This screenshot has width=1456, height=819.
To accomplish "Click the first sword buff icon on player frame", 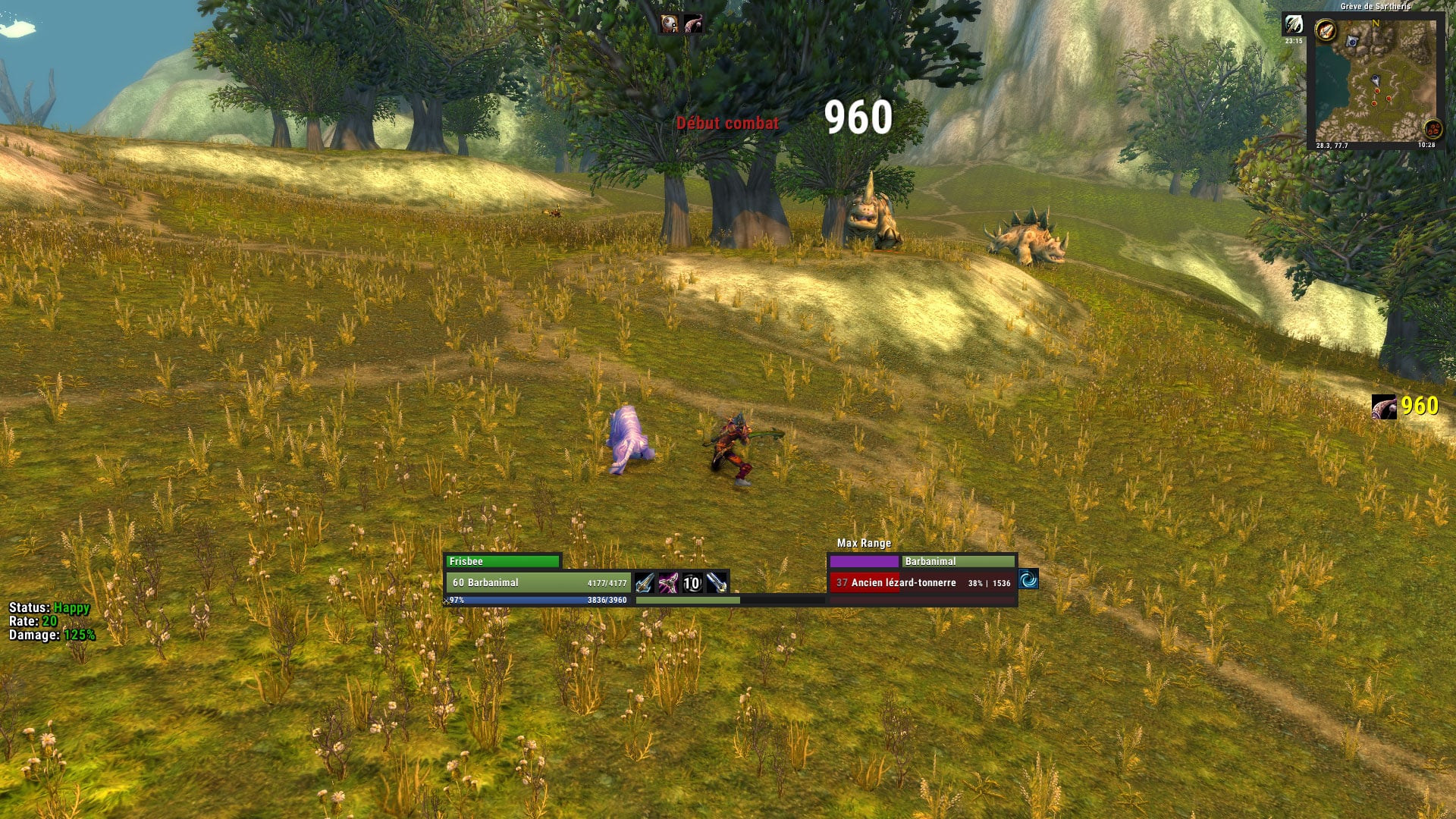I will 644,582.
